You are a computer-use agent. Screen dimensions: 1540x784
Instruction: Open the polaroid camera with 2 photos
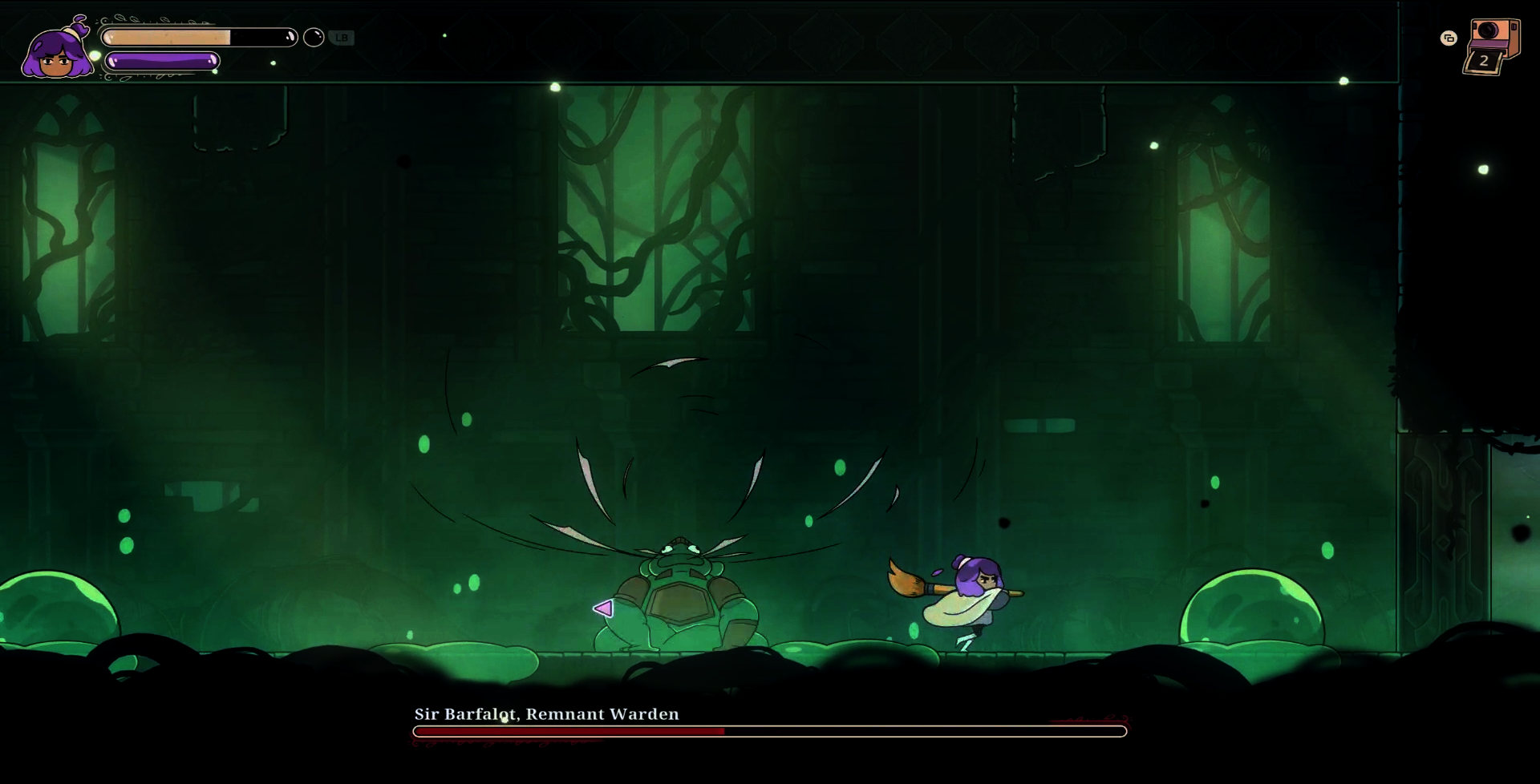point(1492,46)
